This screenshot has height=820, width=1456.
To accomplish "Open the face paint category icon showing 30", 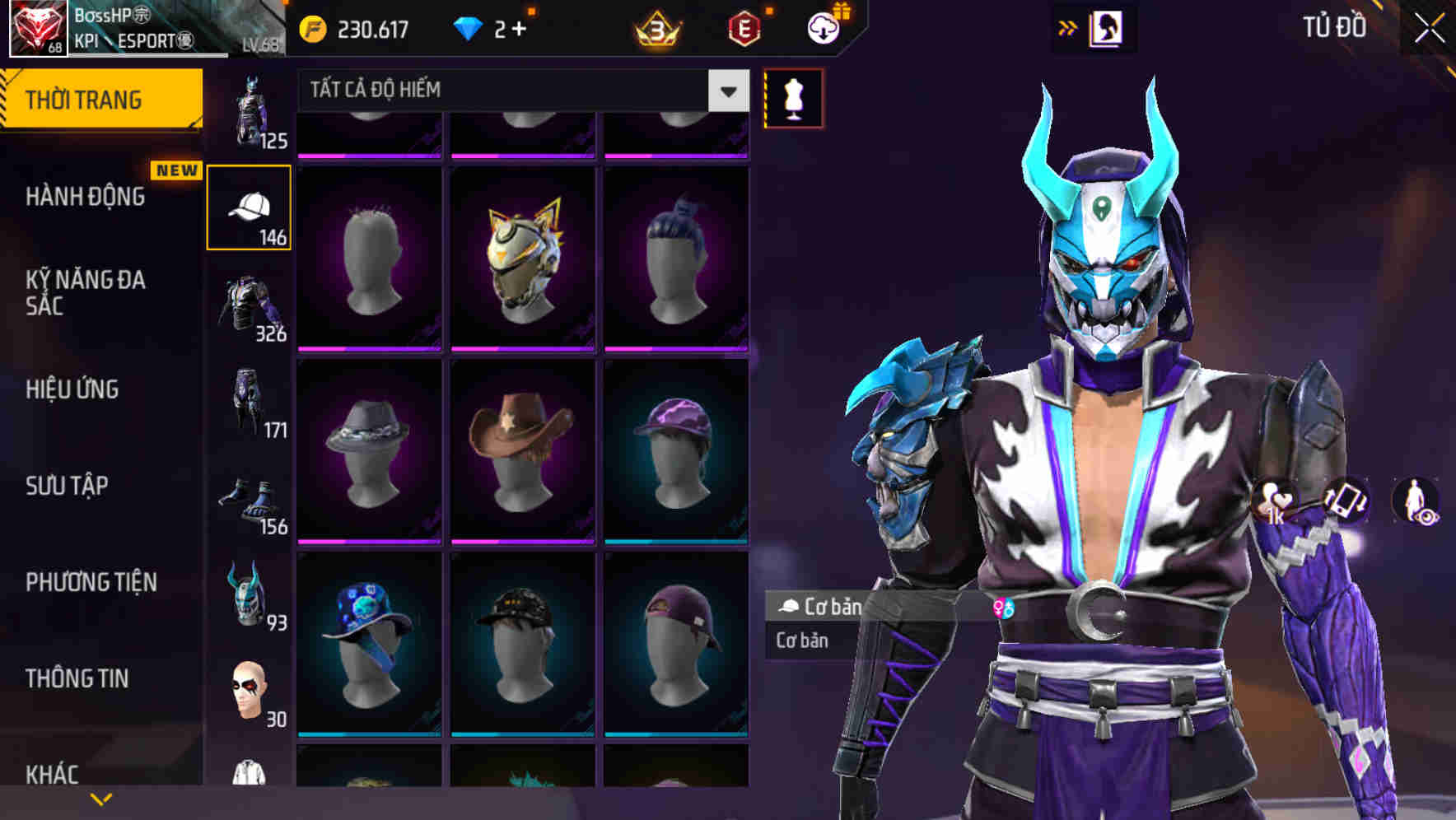I will coord(247,692).
